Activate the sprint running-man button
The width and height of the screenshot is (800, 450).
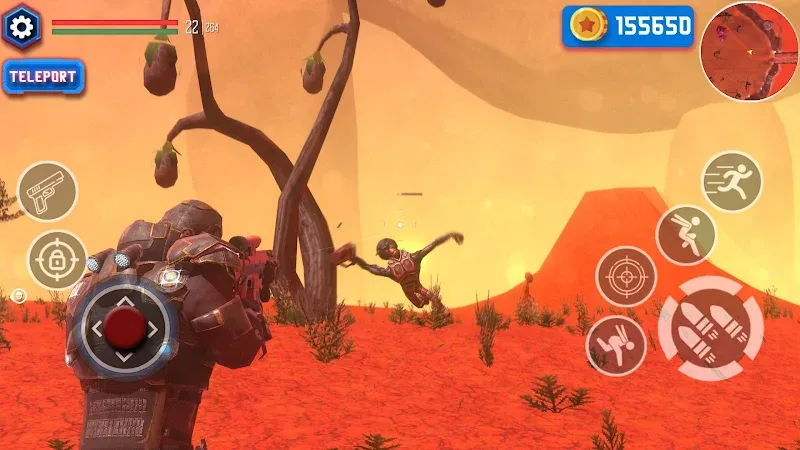[731, 181]
